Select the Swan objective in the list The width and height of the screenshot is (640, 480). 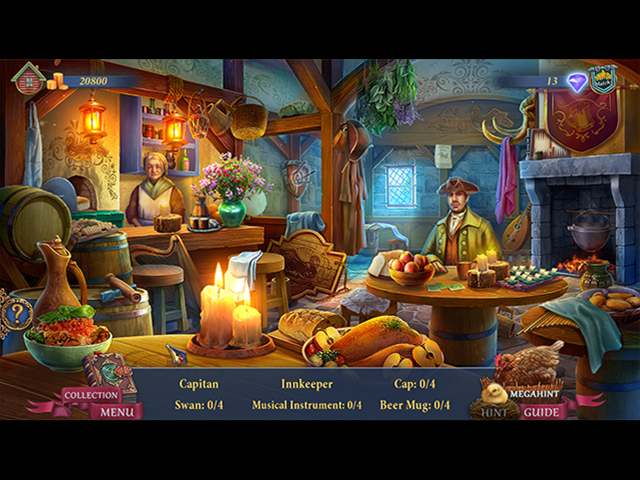pos(200,405)
